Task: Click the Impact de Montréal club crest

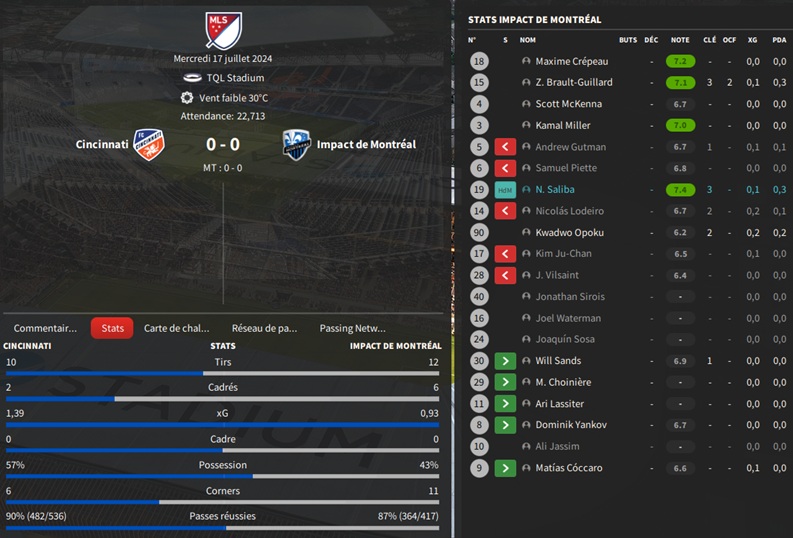Action: (x=295, y=144)
